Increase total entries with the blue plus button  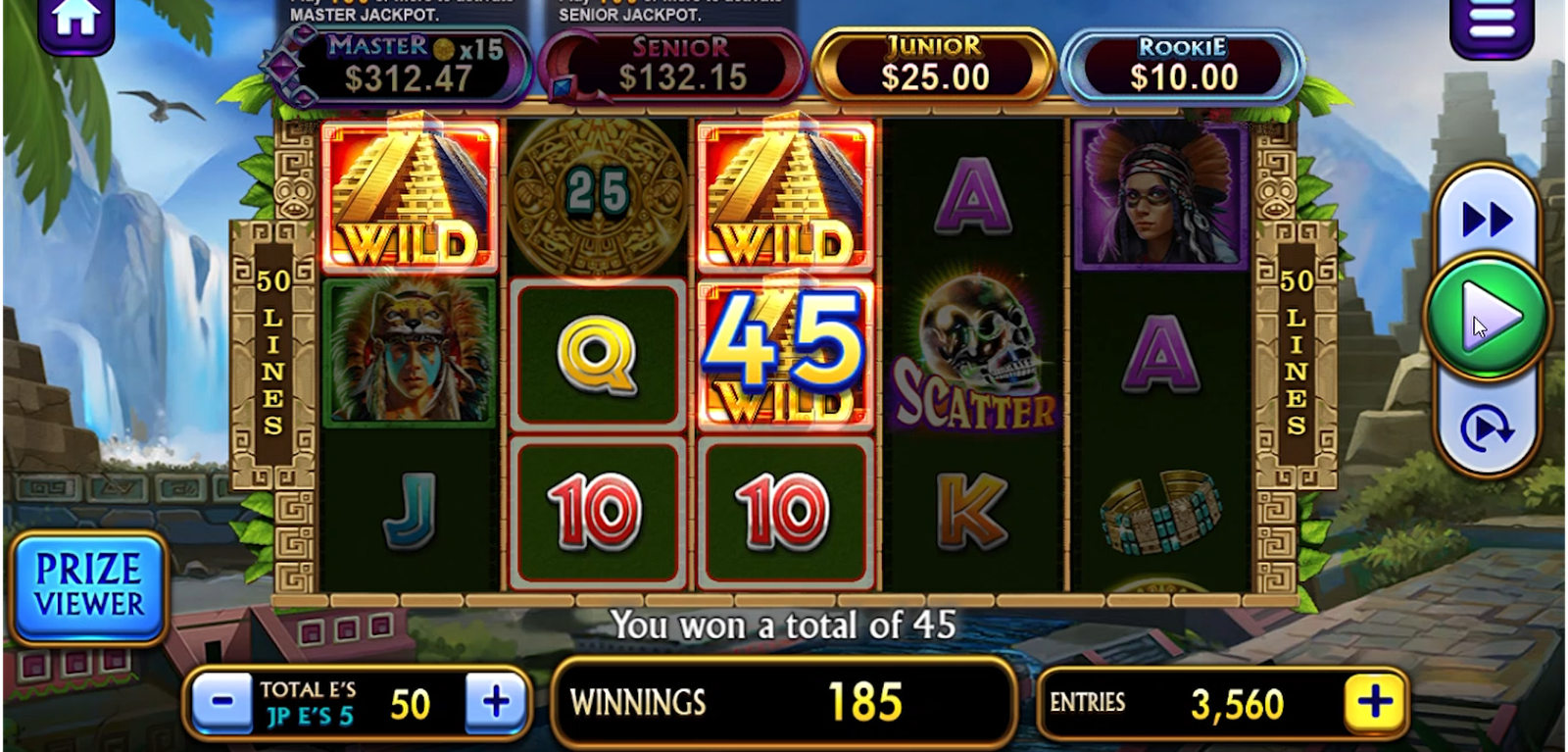click(x=496, y=702)
